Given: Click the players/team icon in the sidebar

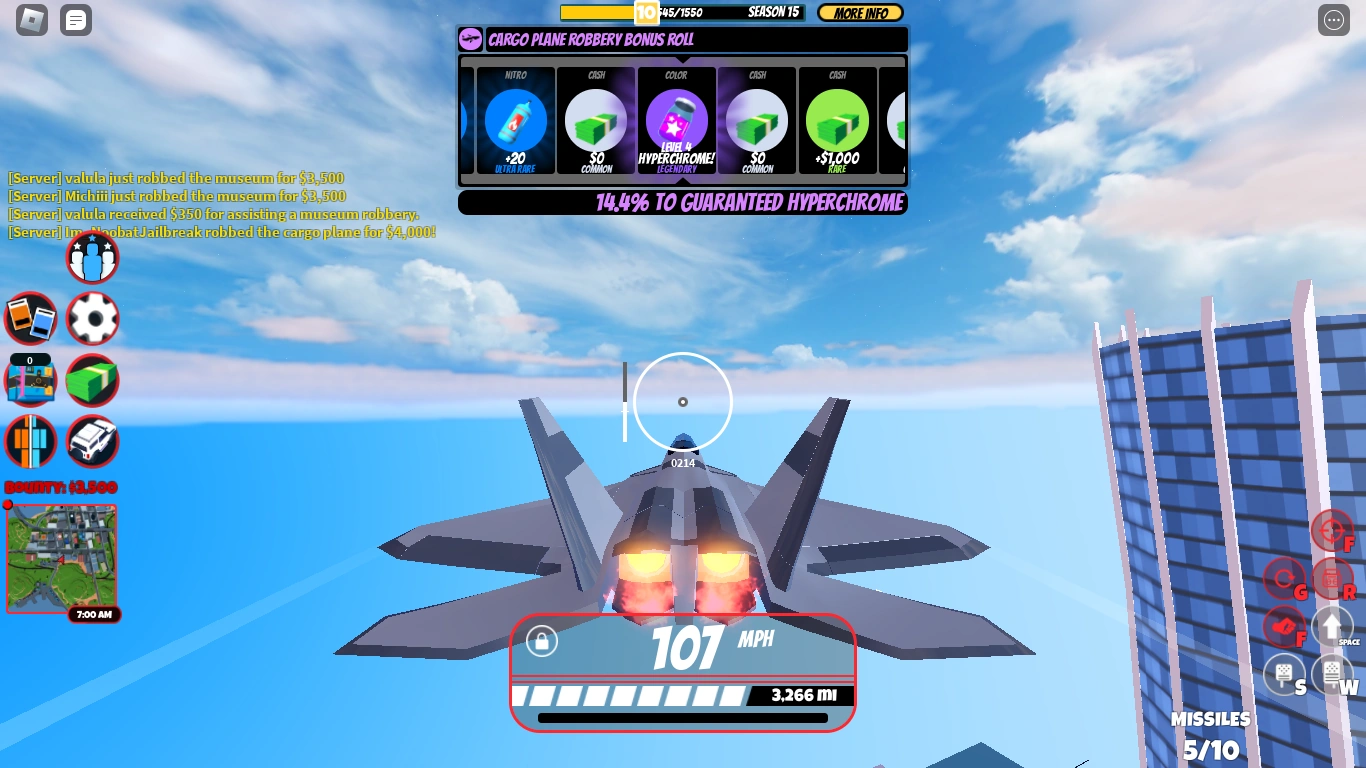Looking at the screenshot, I should 92,257.
